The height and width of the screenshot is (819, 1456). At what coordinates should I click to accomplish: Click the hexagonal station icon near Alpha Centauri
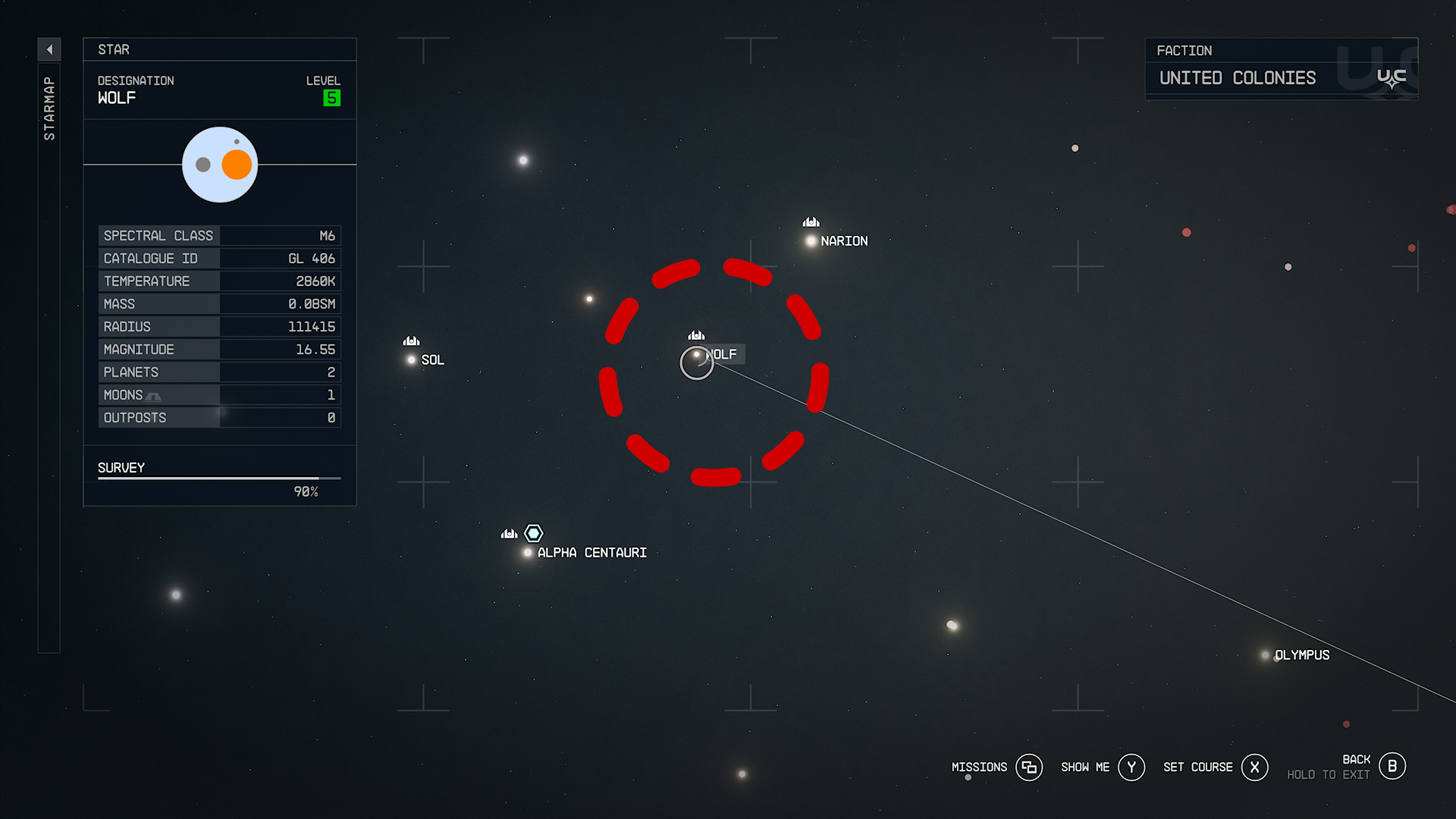533,533
